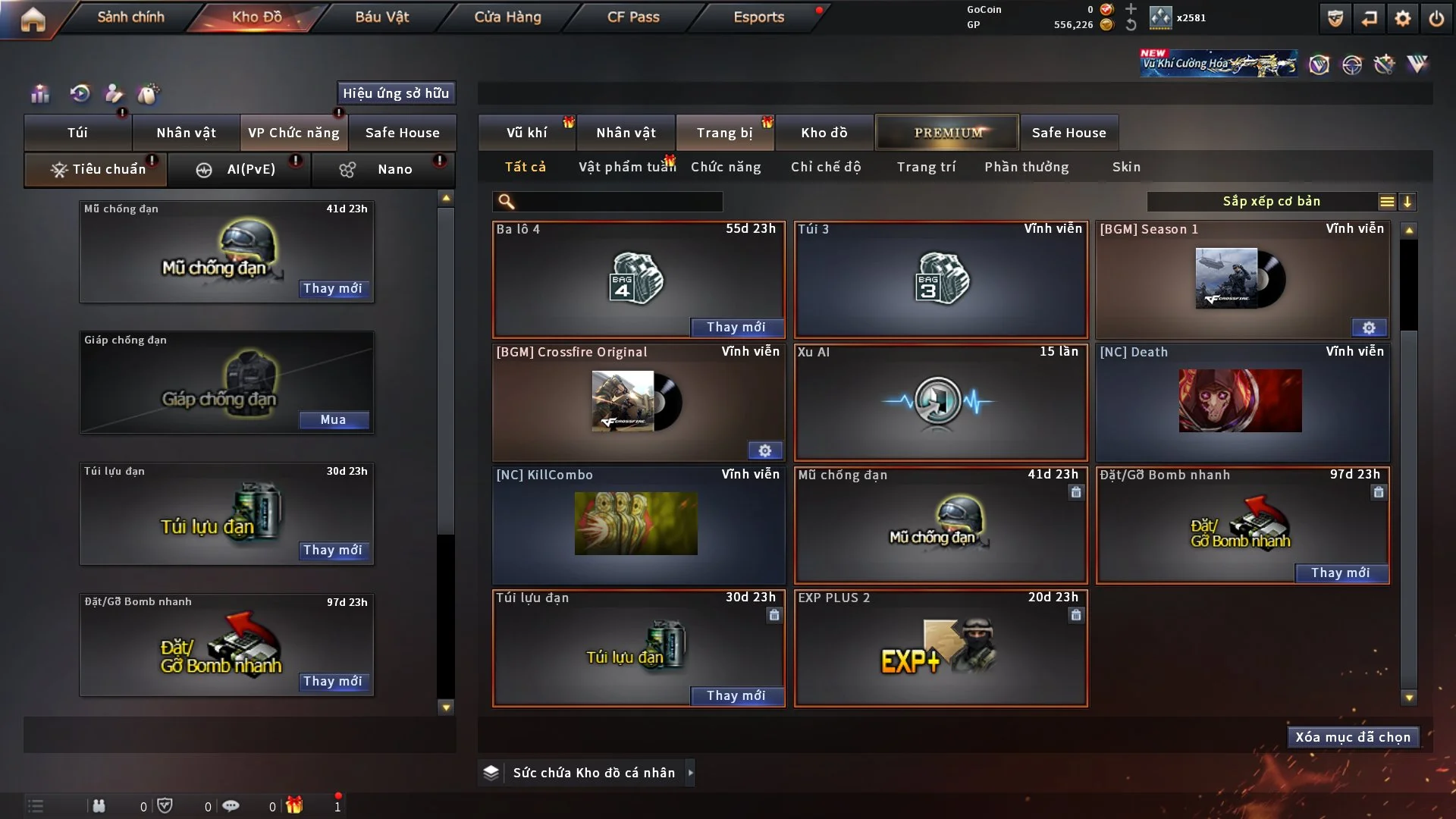Return to the home lobby icon
This screenshot has width=1456, height=819.
click(x=33, y=19)
